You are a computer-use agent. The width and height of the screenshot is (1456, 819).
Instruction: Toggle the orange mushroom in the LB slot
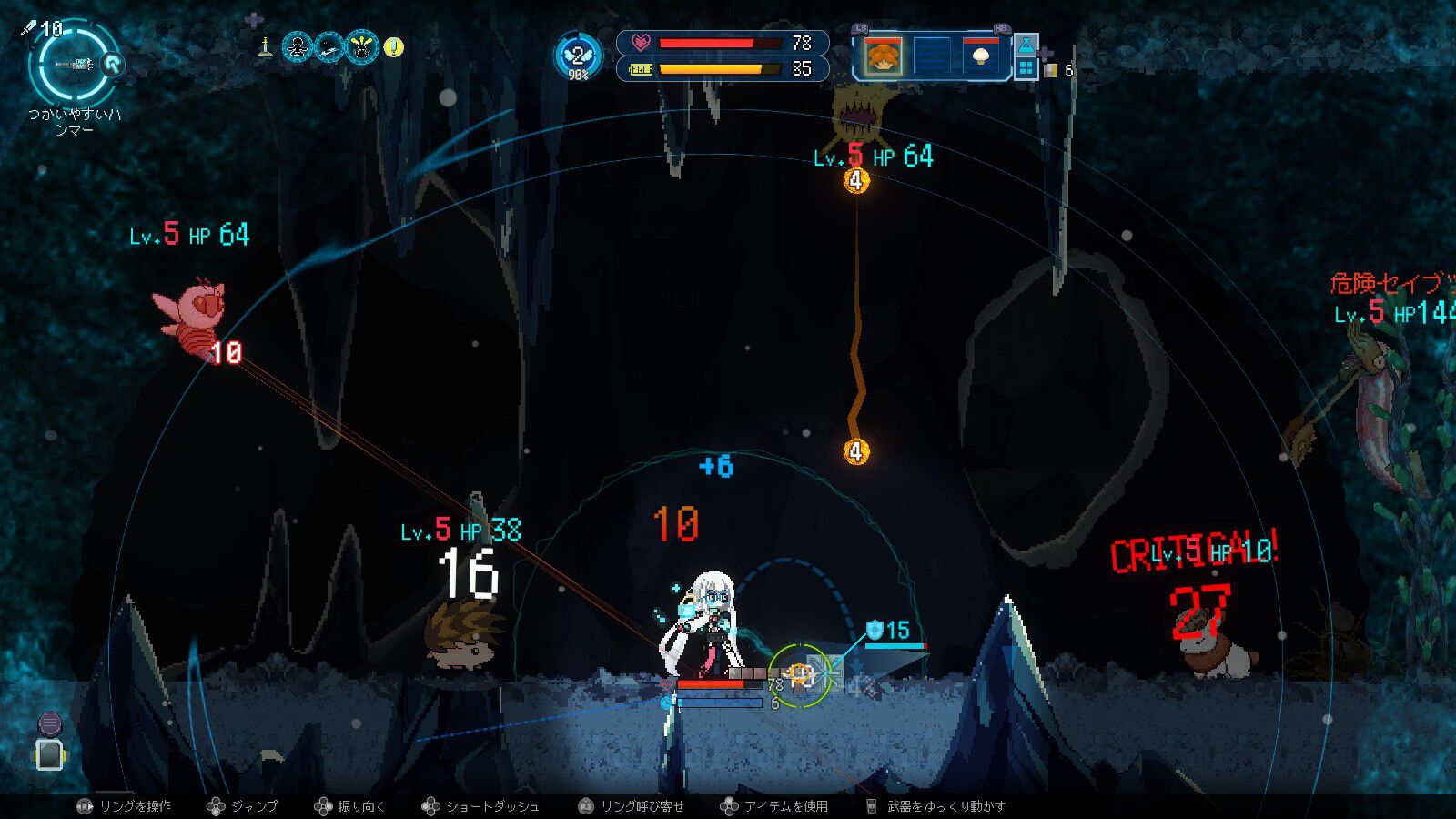[882, 56]
